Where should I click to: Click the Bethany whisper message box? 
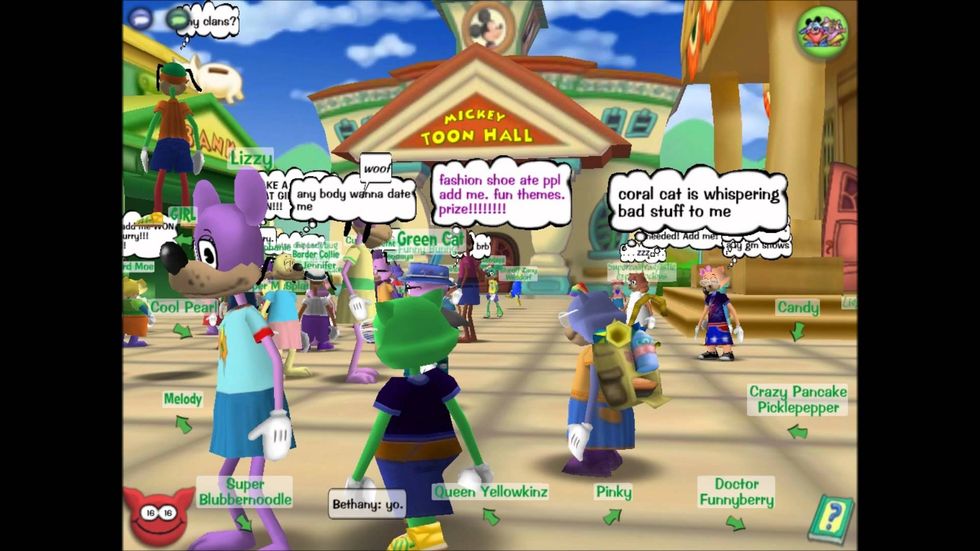(367, 505)
